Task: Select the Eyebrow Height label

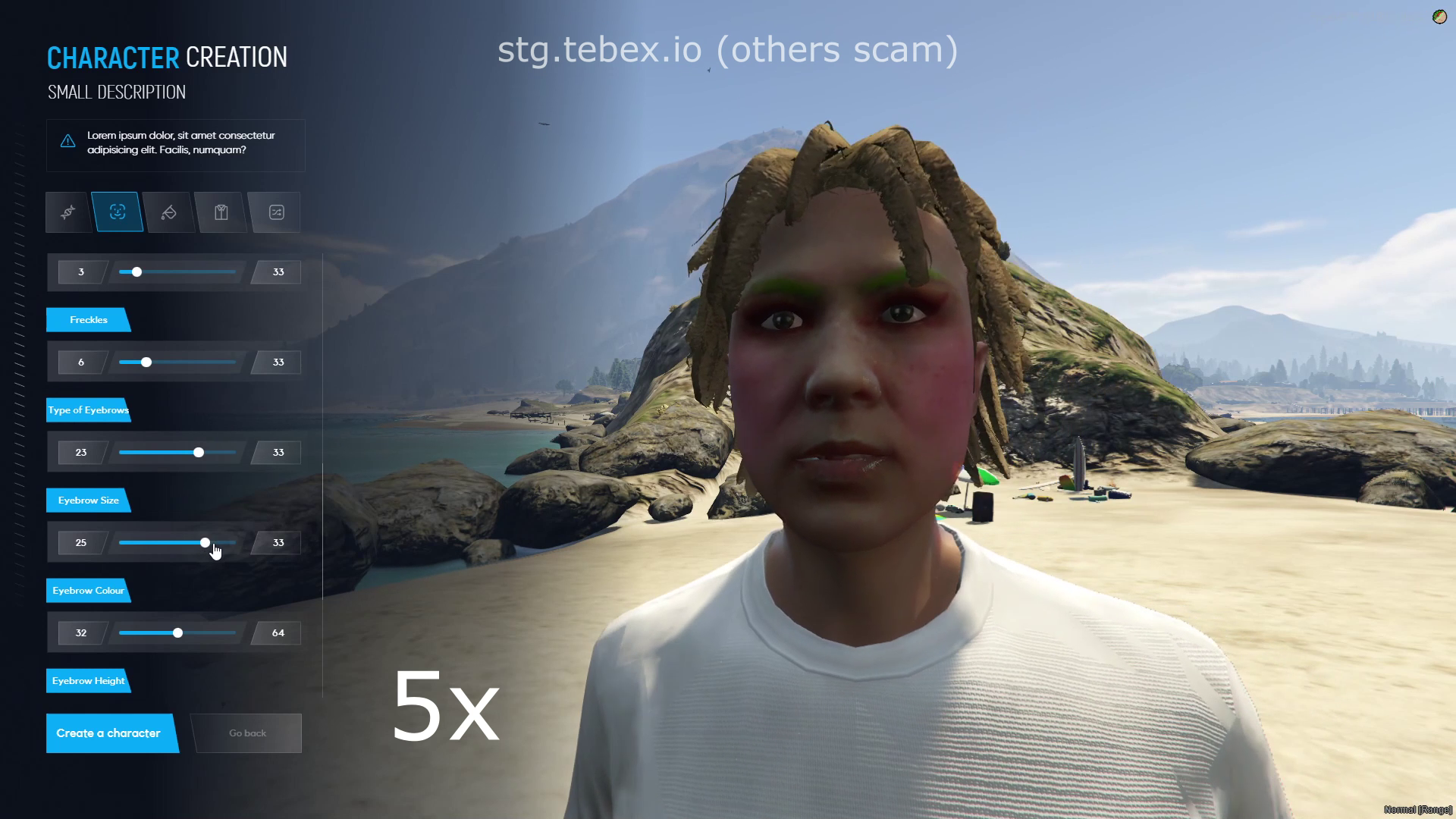Action: [x=88, y=680]
